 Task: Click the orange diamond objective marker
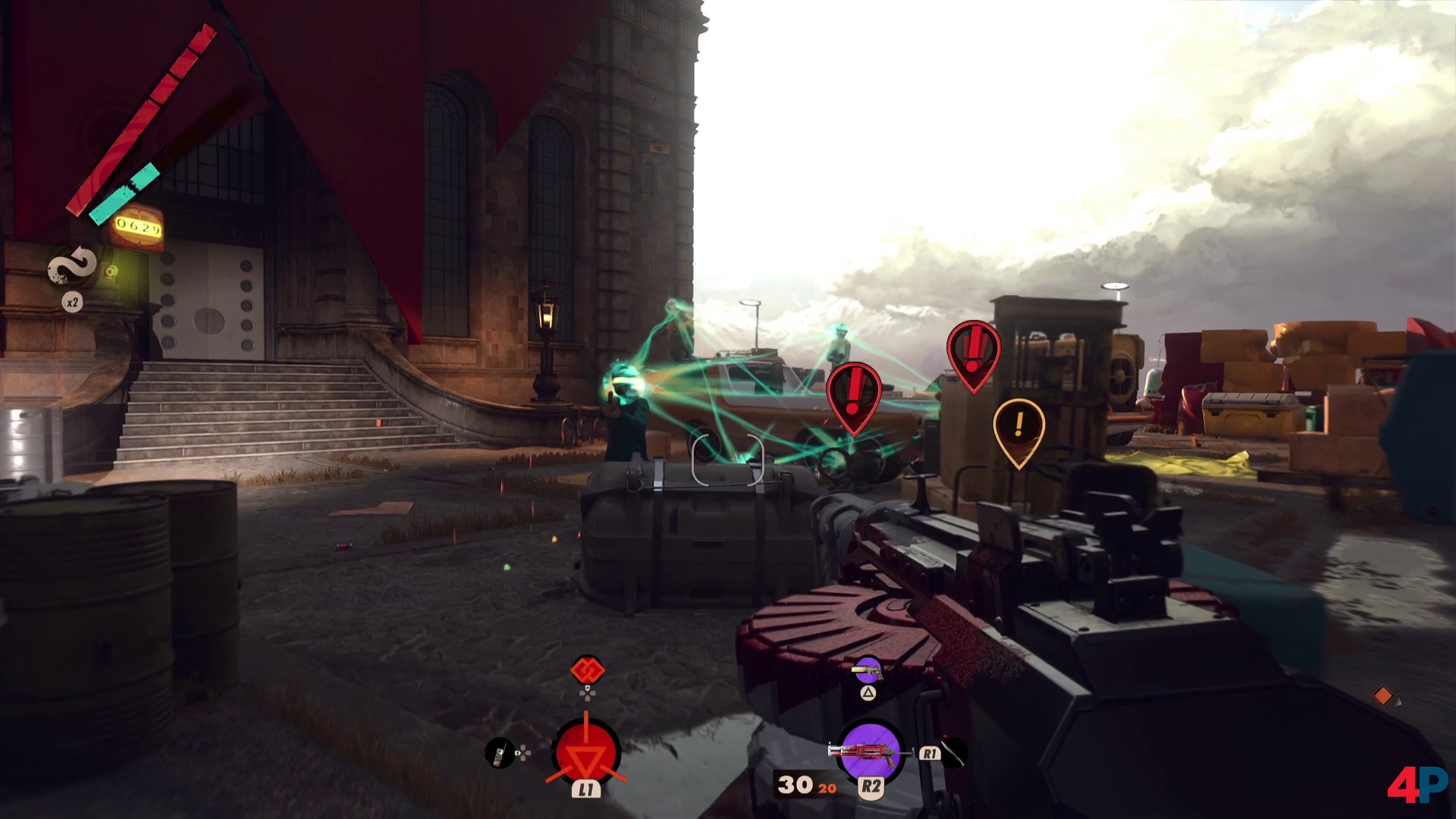[1383, 695]
